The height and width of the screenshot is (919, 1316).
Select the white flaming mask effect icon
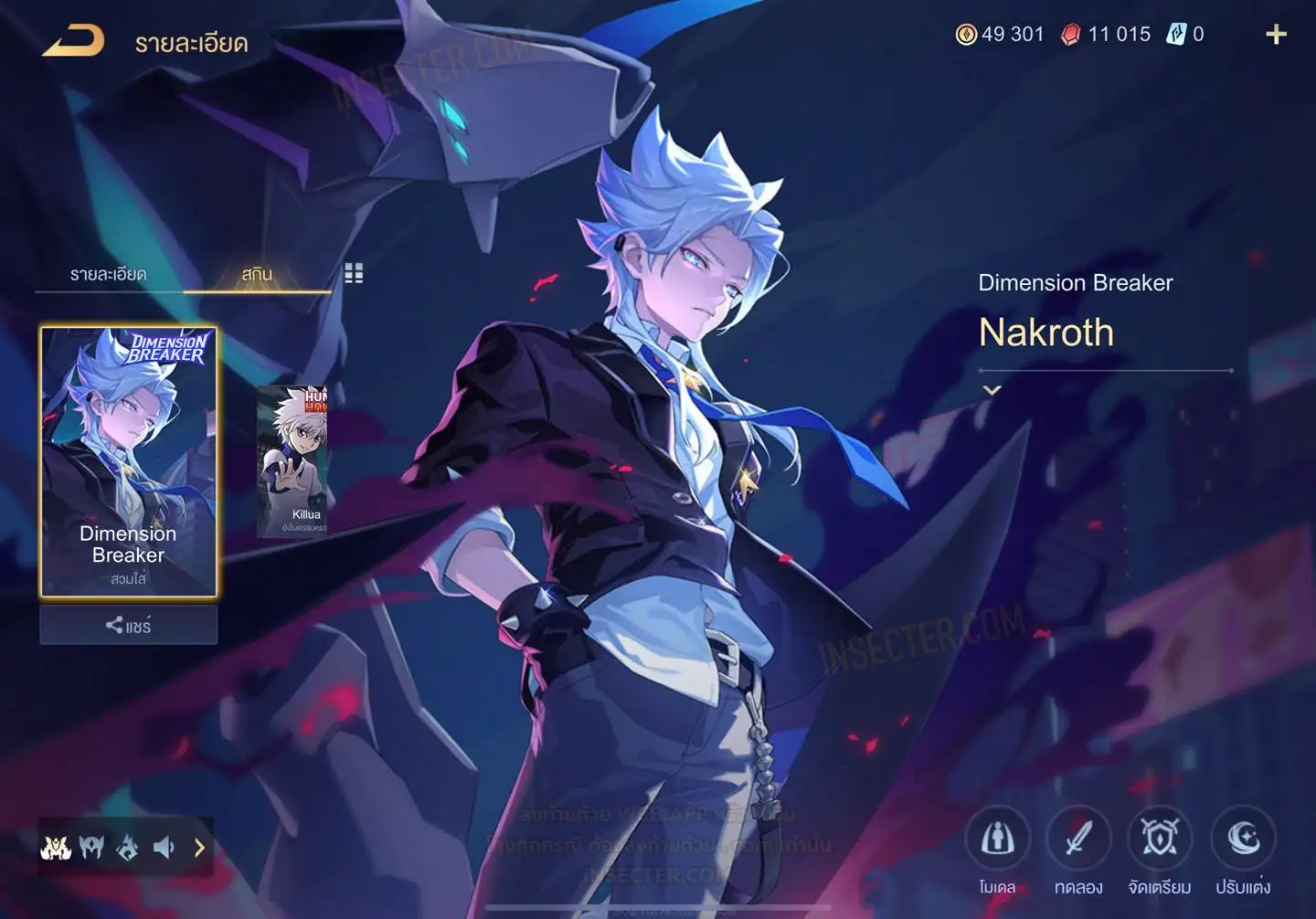(x=56, y=848)
